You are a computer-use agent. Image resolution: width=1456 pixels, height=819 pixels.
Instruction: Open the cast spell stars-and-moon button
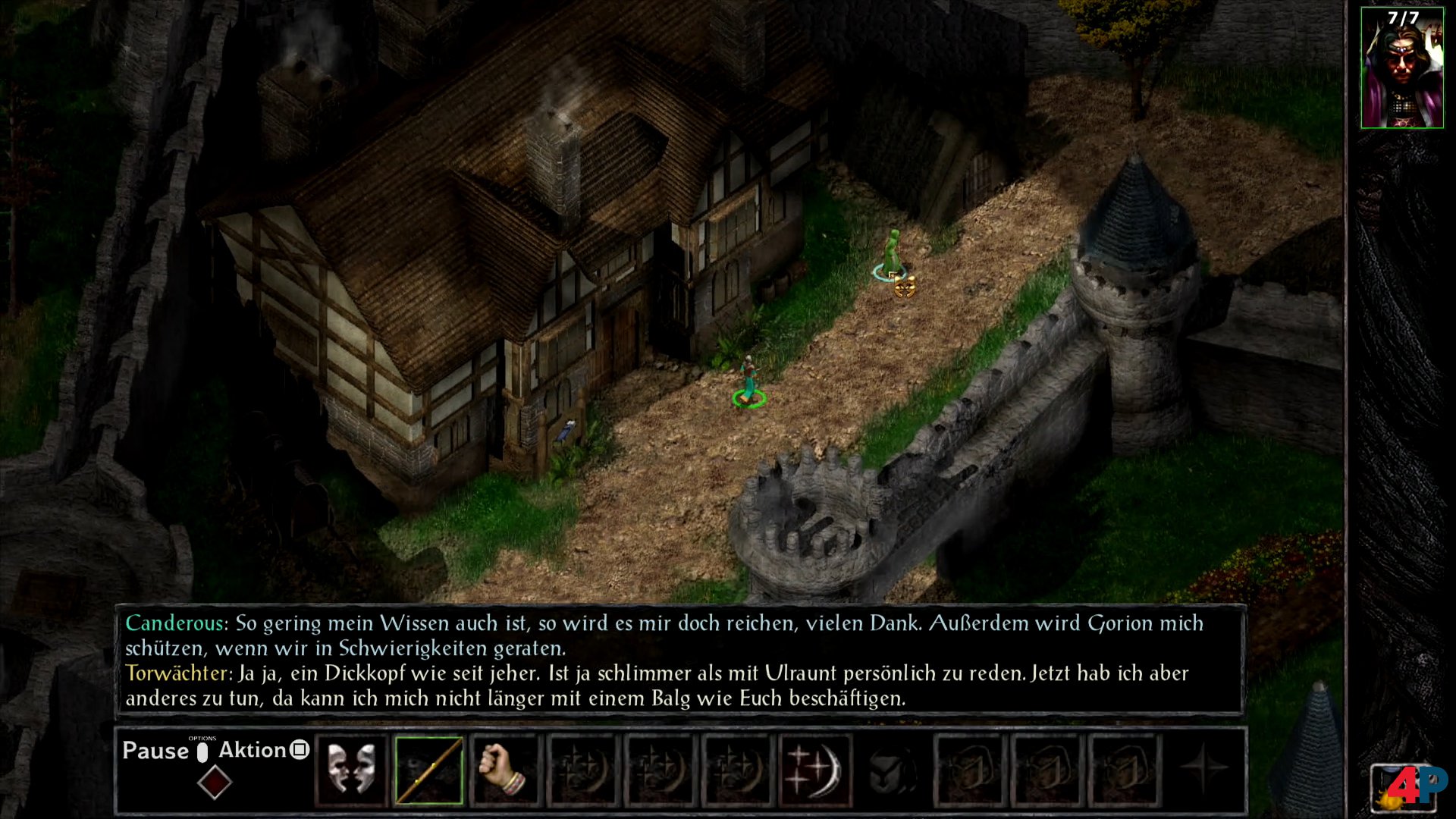coord(815,770)
